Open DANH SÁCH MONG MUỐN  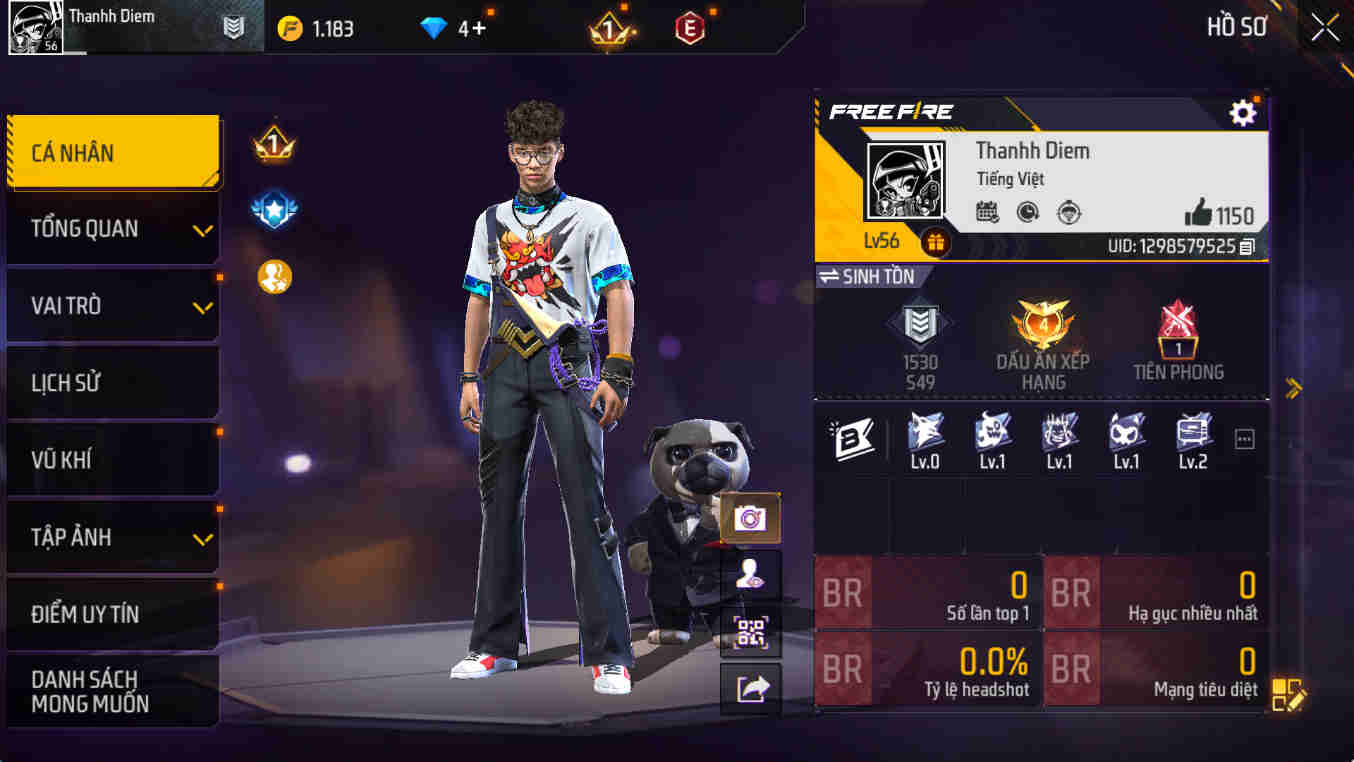(110, 688)
